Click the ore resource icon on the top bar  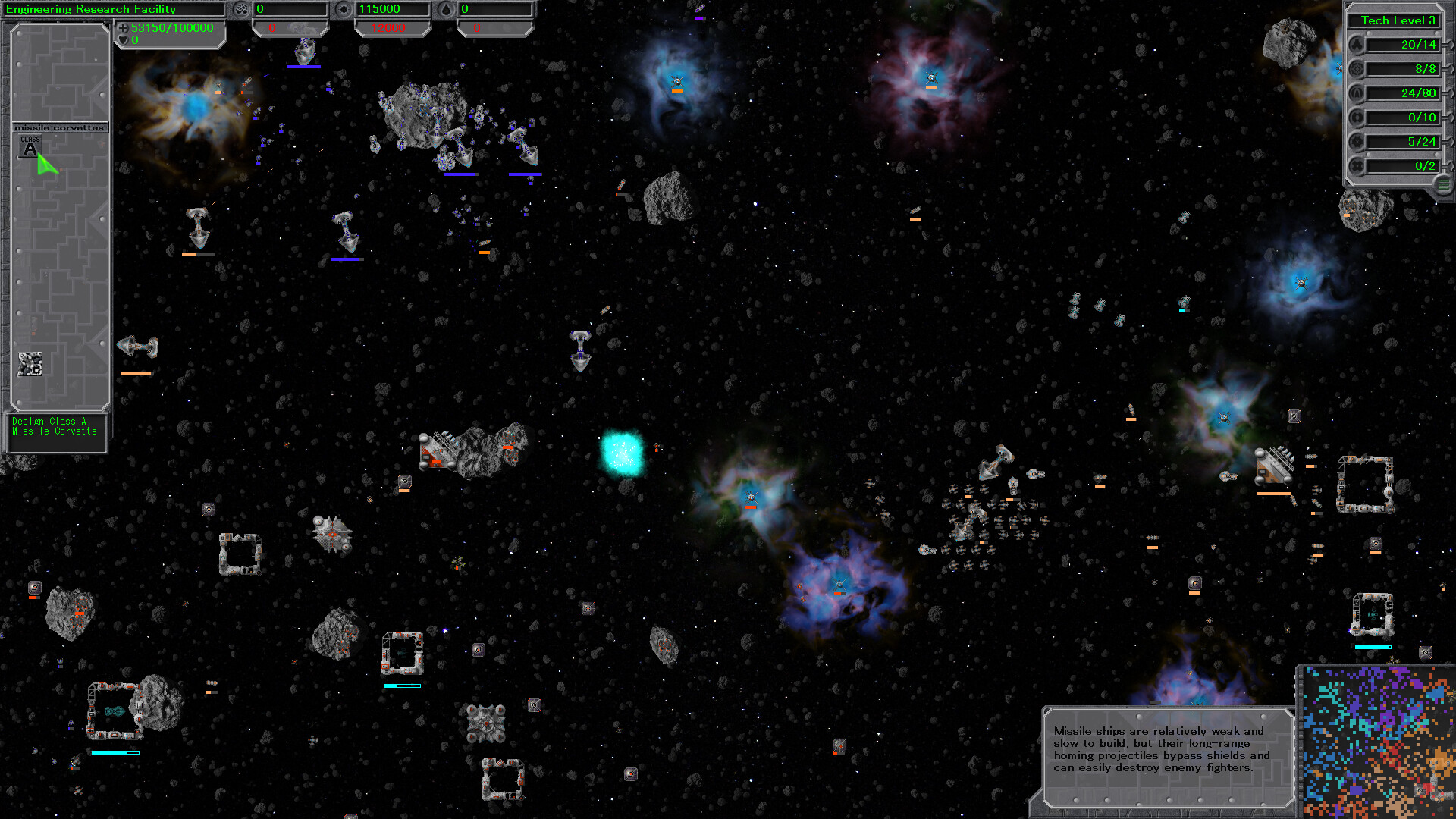(242, 9)
